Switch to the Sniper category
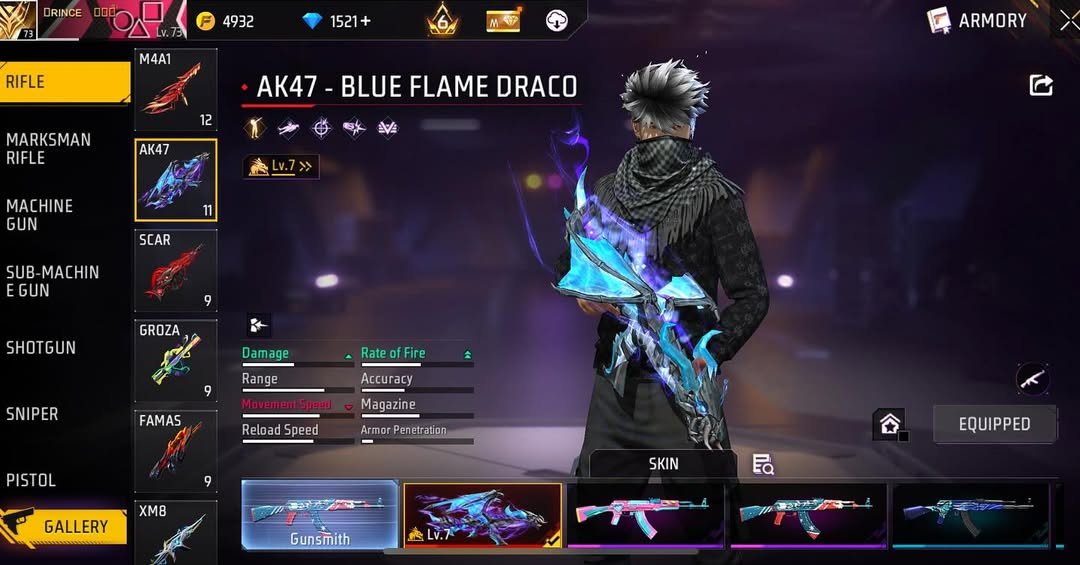Image resolution: width=1080 pixels, height=565 pixels. point(32,413)
